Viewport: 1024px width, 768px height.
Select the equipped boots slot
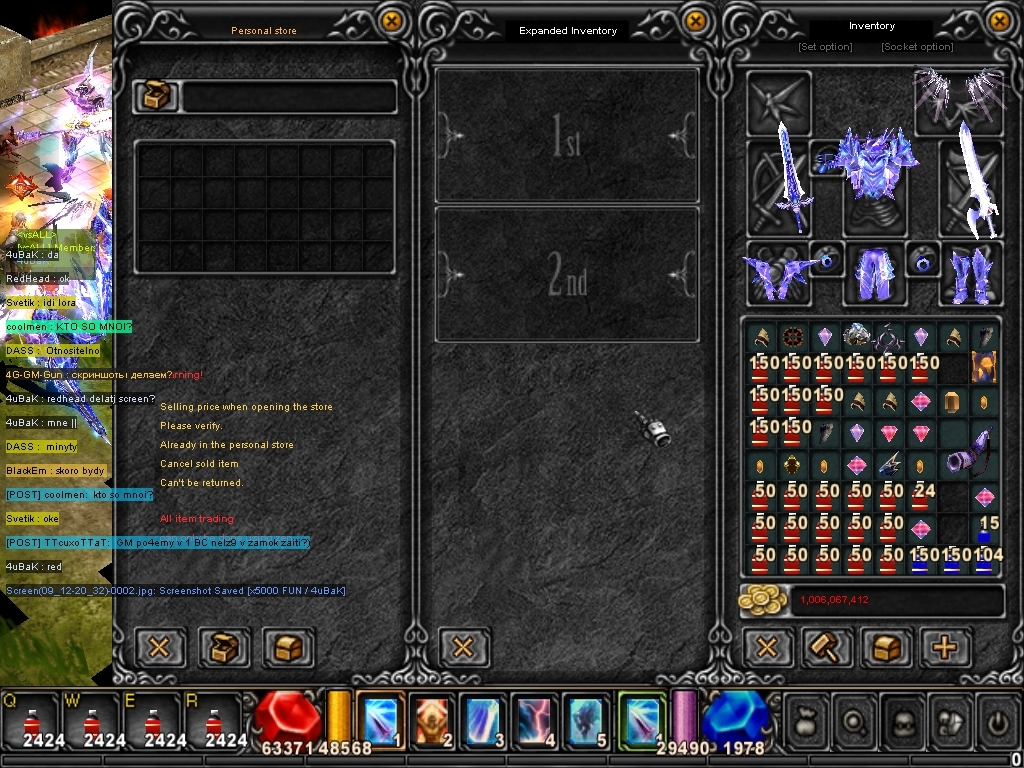coord(969,273)
